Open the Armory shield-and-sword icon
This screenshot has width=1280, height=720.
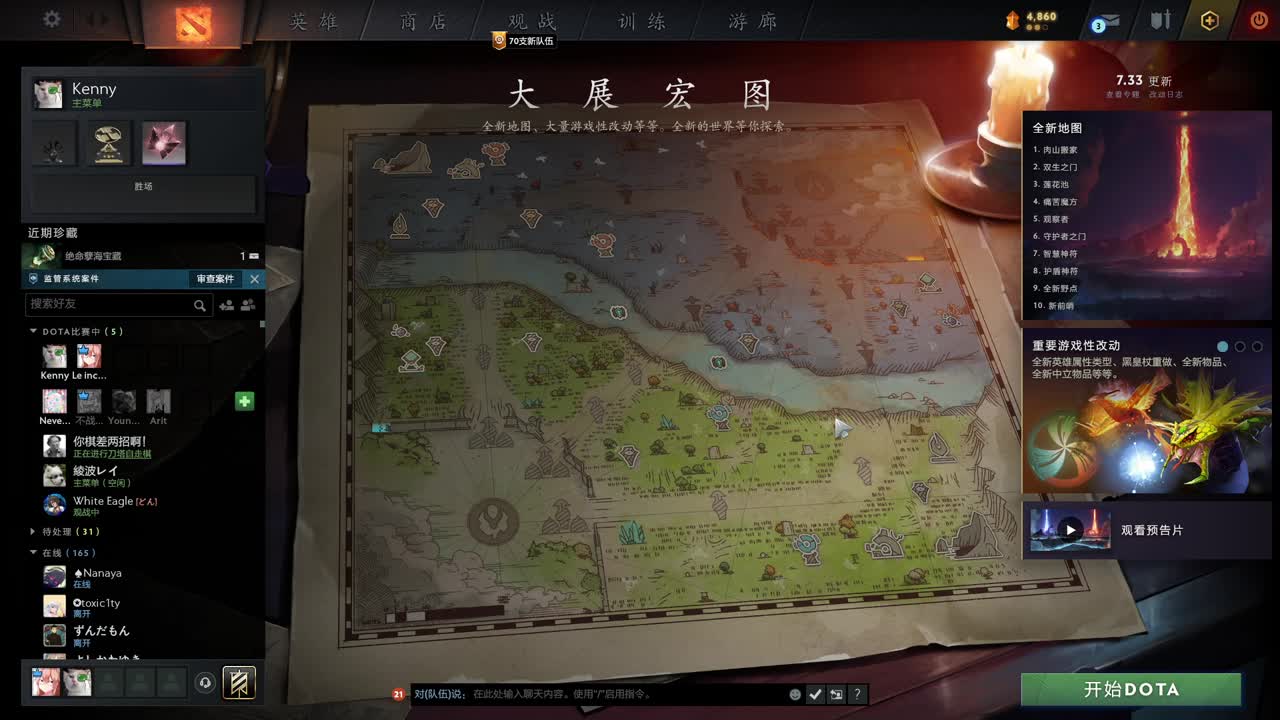(1161, 19)
